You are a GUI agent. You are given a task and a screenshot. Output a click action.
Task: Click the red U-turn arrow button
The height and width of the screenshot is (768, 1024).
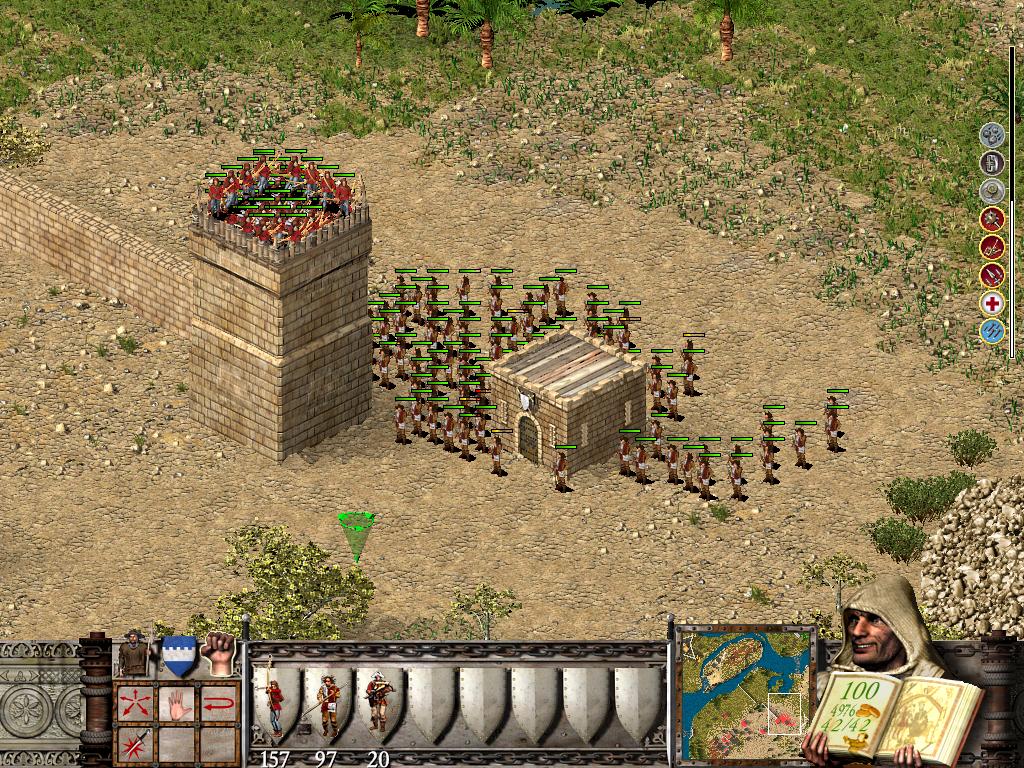[219, 703]
